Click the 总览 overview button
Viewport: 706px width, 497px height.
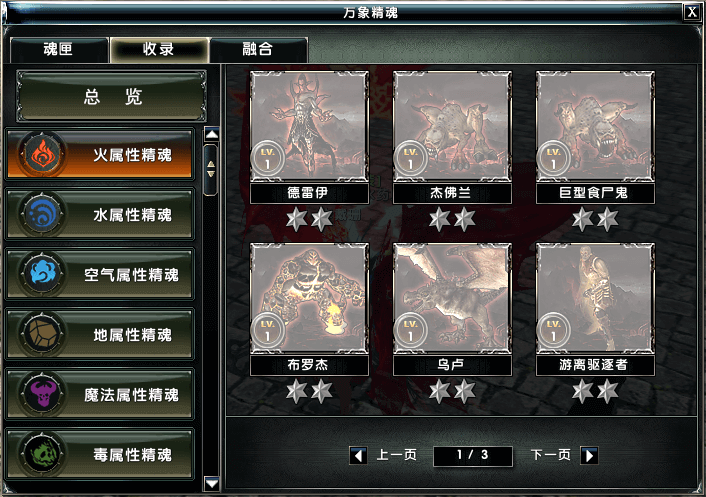pos(112,97)
